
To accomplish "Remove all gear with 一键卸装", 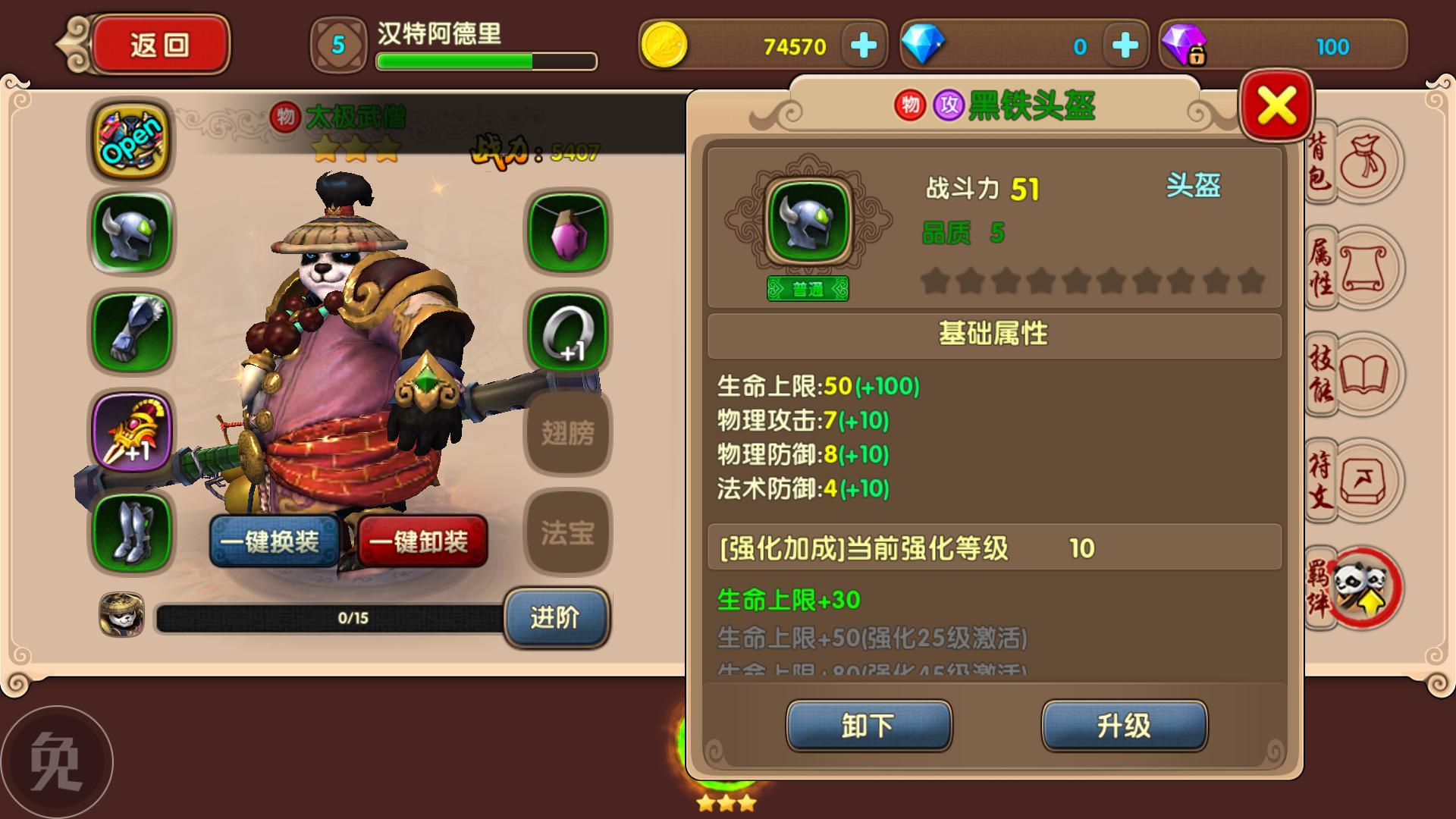I will pos(422,541).
